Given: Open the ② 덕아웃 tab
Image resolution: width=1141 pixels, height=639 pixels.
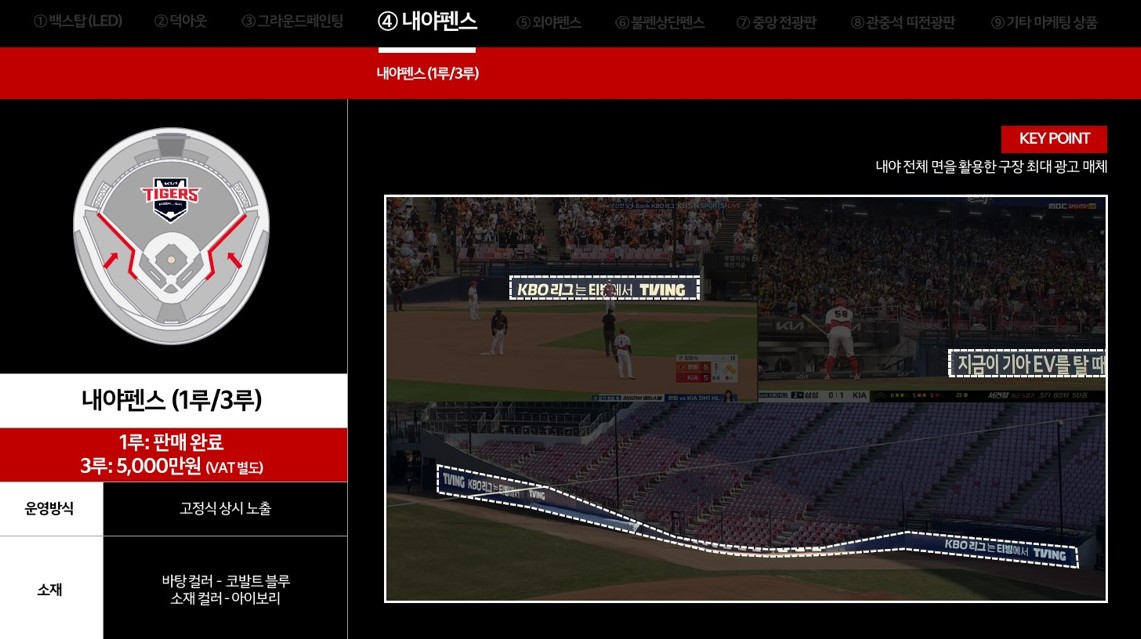Looking at the screenshot, I should 180,22.
